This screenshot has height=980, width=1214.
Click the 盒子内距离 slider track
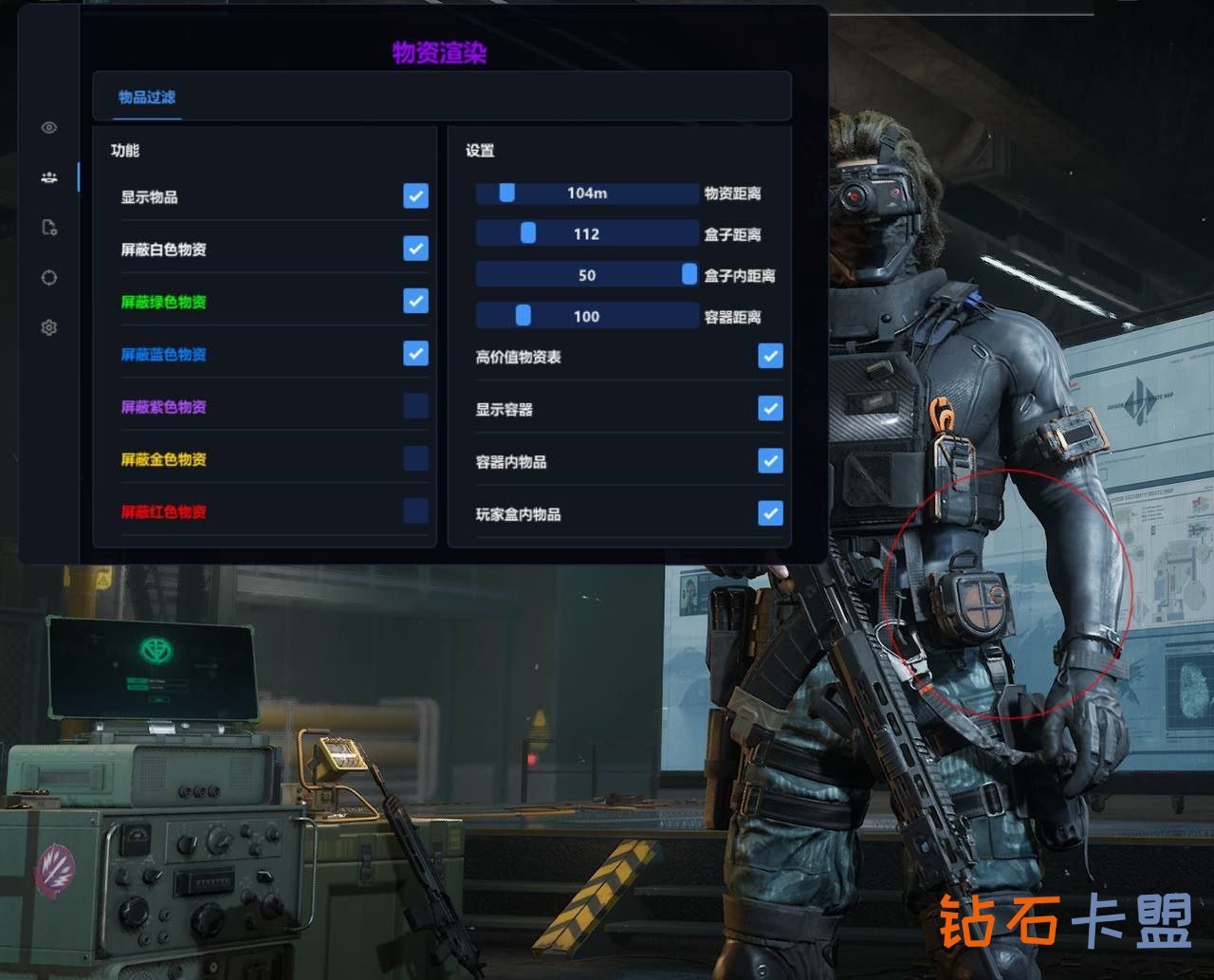(x=586, y=275)
